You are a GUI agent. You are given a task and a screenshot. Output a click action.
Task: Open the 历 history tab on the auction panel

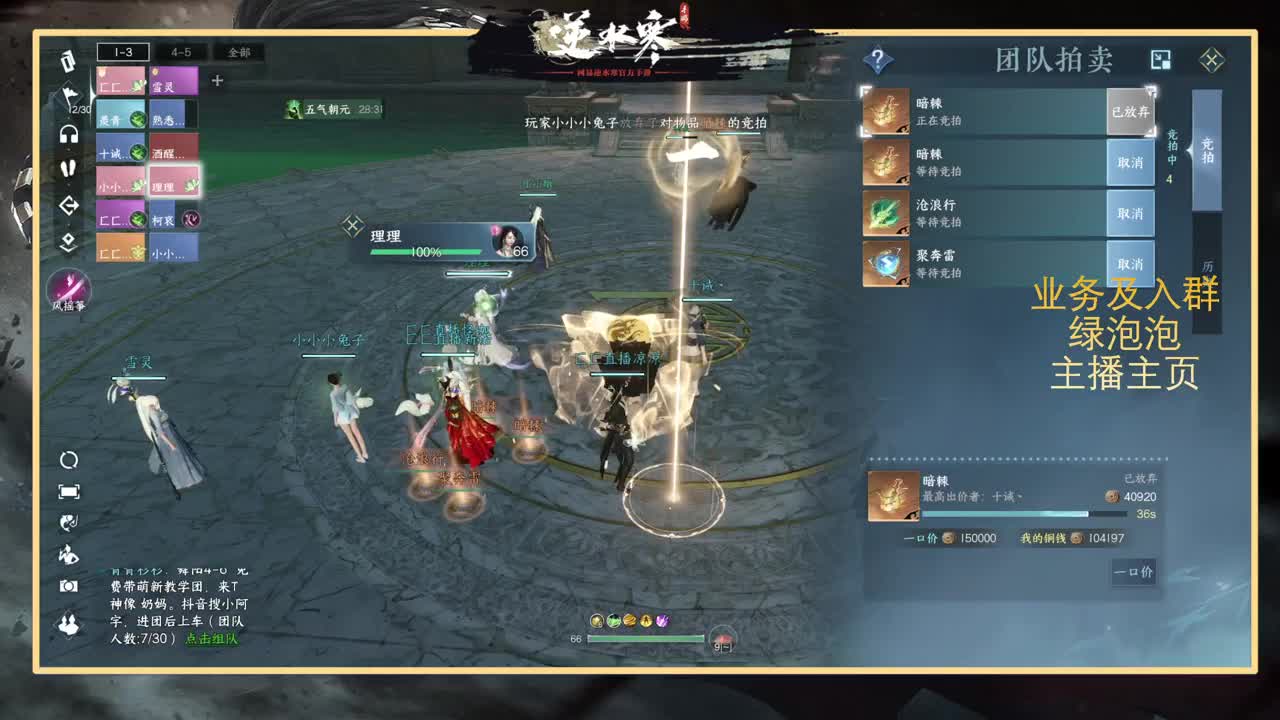tap(1206, 268)
